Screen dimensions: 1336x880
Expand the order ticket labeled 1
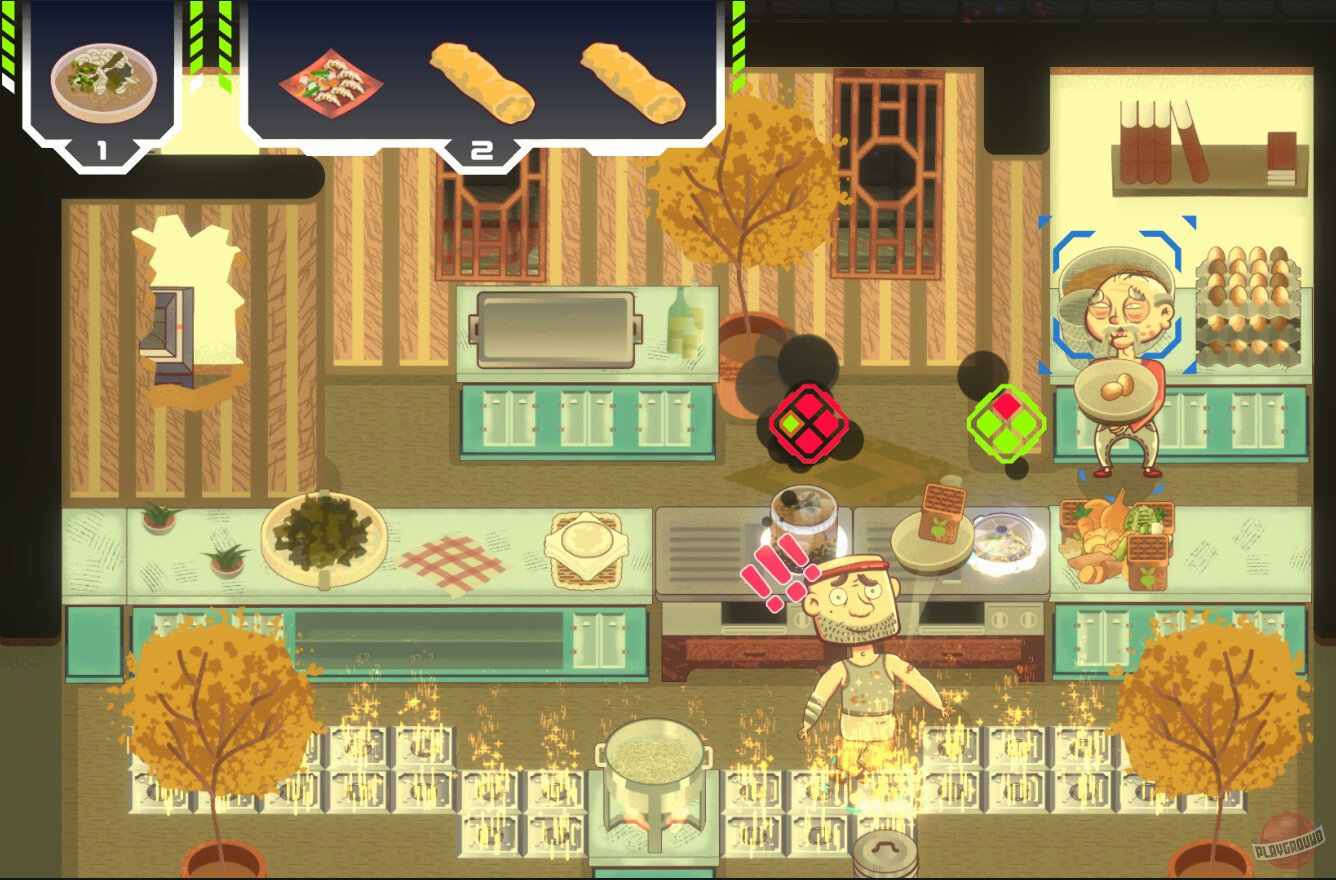coord(100,150)
